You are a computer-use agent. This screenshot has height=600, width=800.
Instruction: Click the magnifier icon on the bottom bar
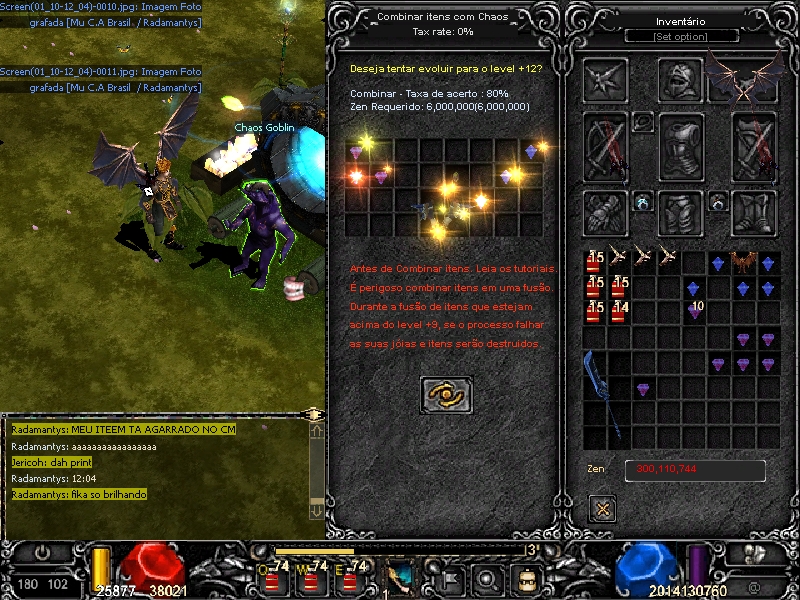pos(487,577)
